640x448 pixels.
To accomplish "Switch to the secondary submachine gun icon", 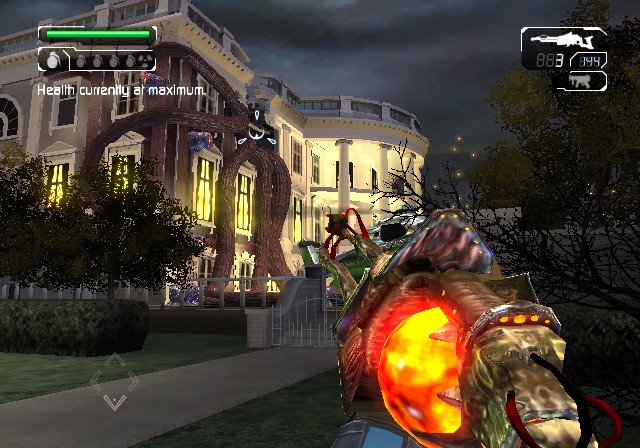I will click(x=581, y=78).
